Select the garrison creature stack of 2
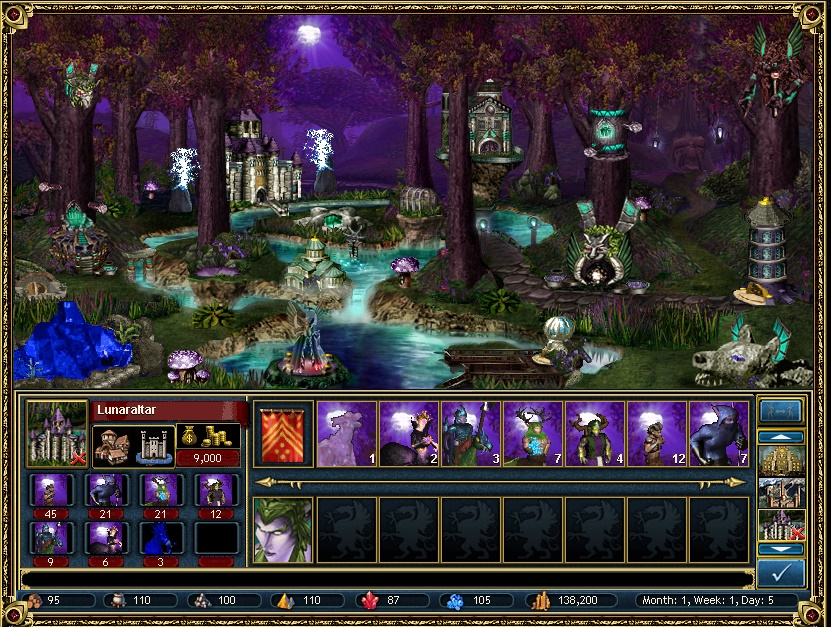This screenshot has width=831, height=627. point(408,434)
